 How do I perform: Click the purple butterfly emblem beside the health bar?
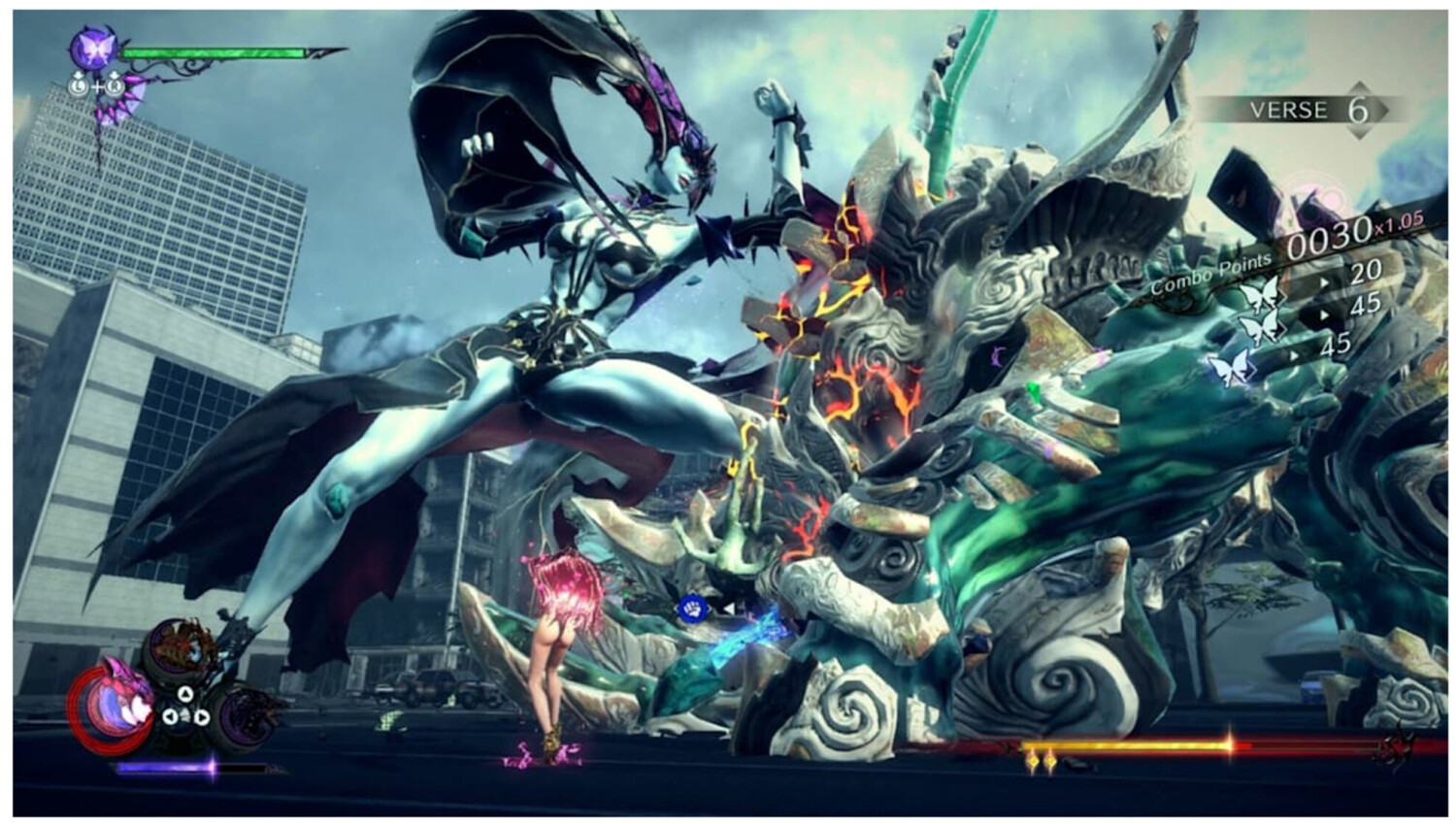94,47
